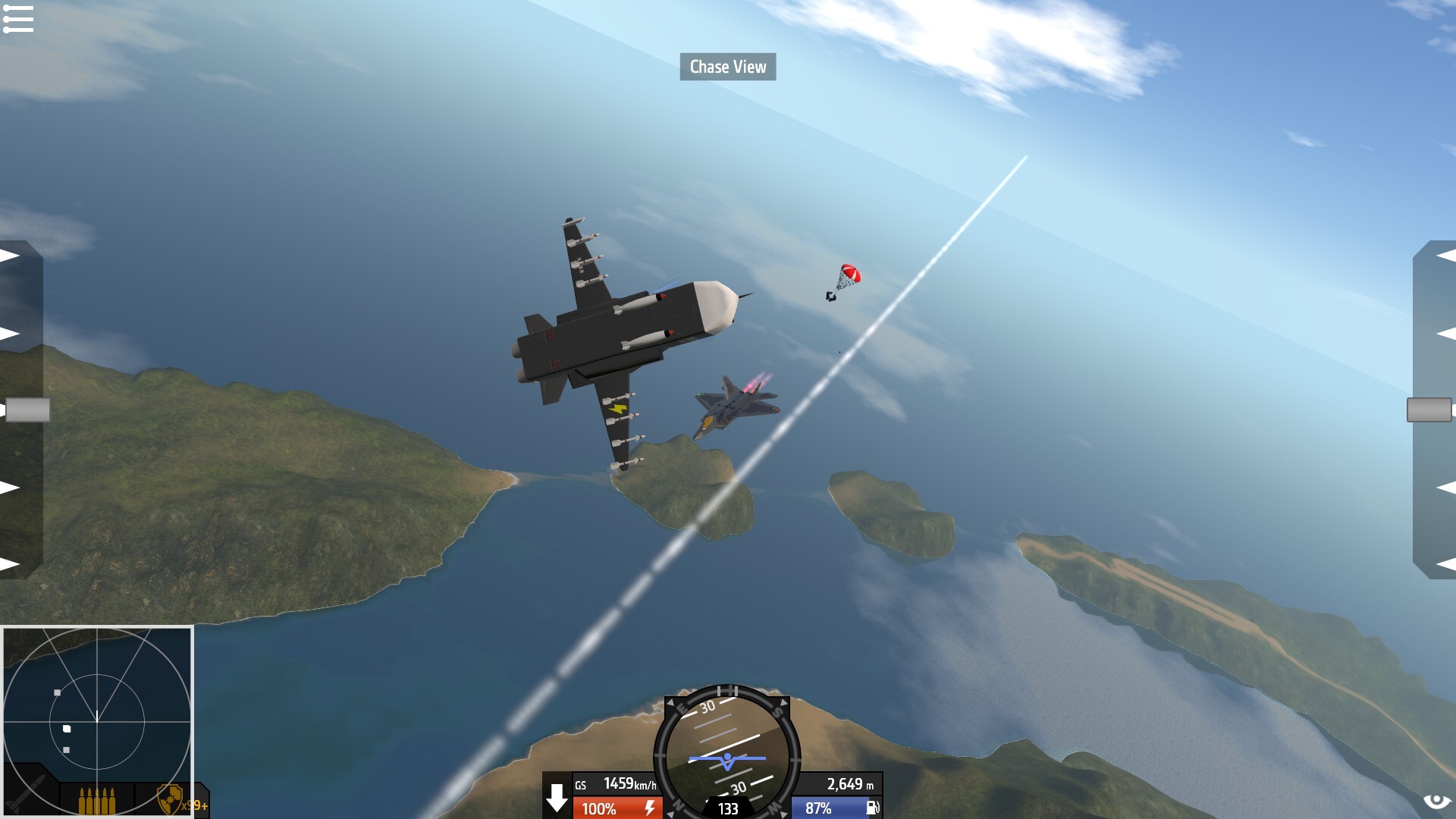Screen dimensions: 1456x819
Task: Click the Chase View camera label
Action: click(727, 67)
